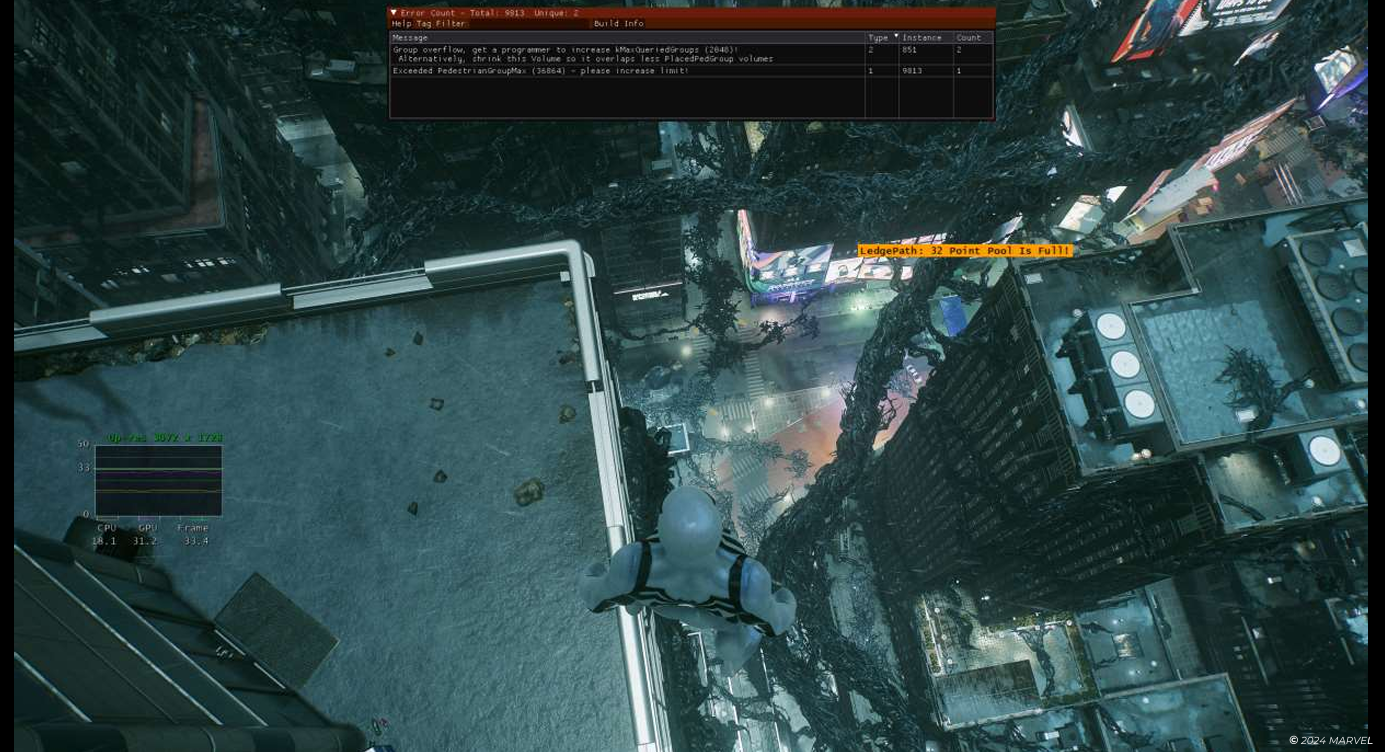
Task: Open the Build Info button
Action: [619, 24]
